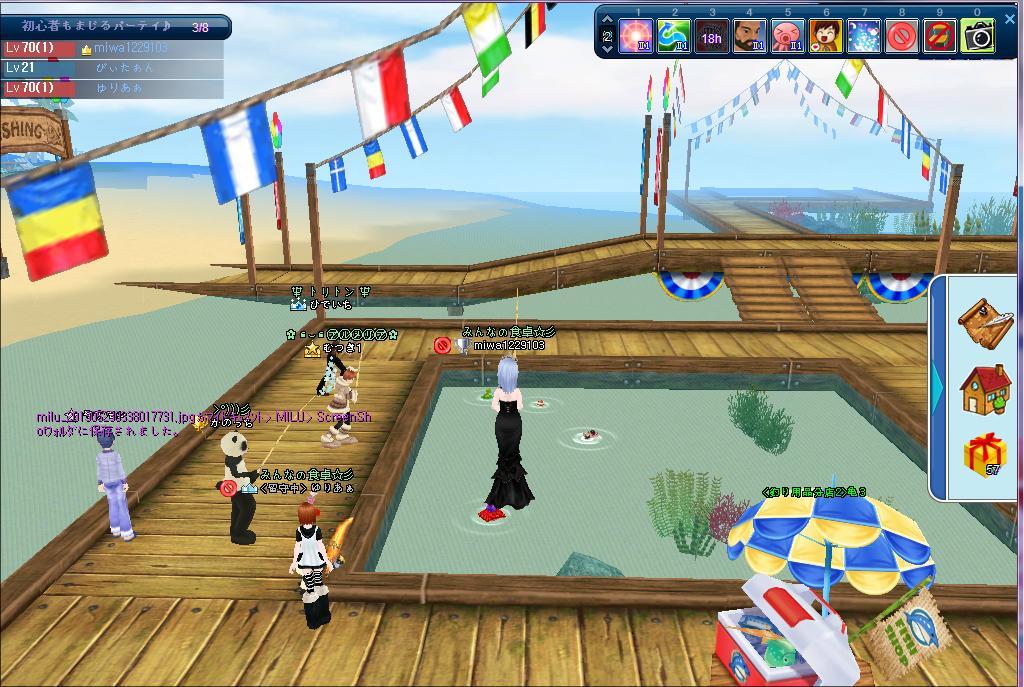Collapse the side panel using the cyan arrow
This screenshot has width=1024, height=687.
pyautogui.click(x=938, y=384)
